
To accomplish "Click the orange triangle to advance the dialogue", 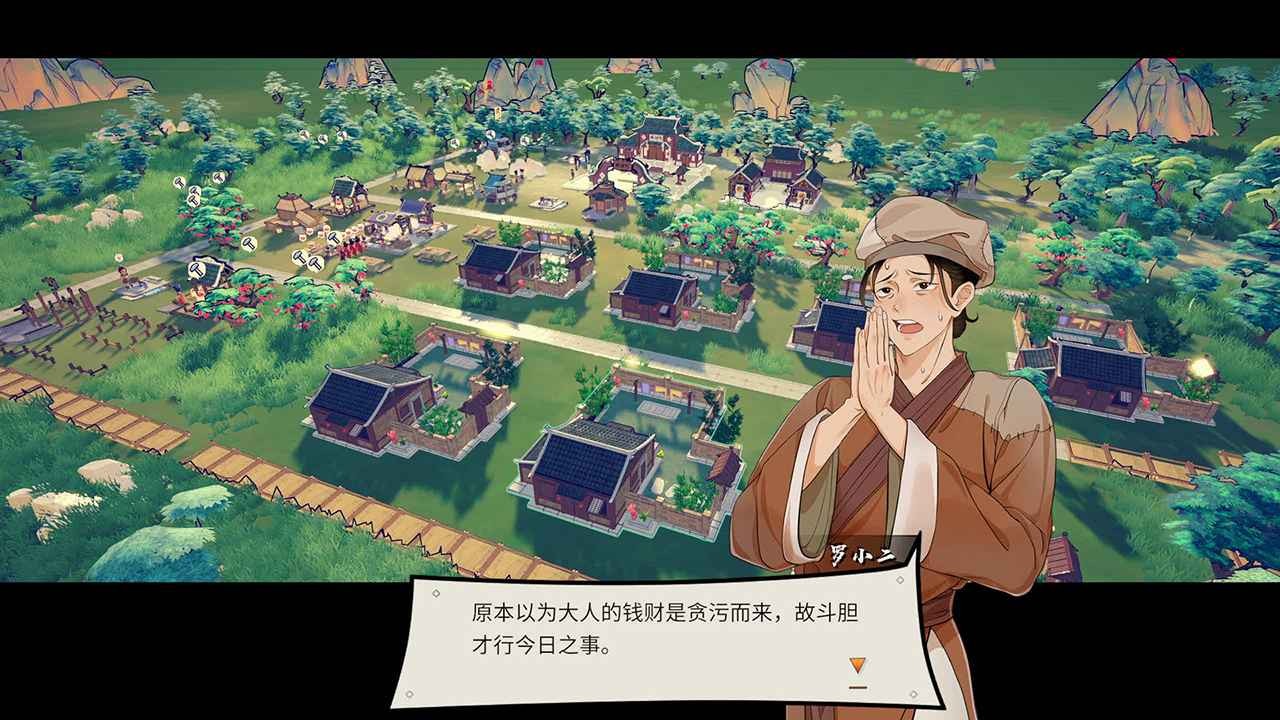I will [860, 662].
